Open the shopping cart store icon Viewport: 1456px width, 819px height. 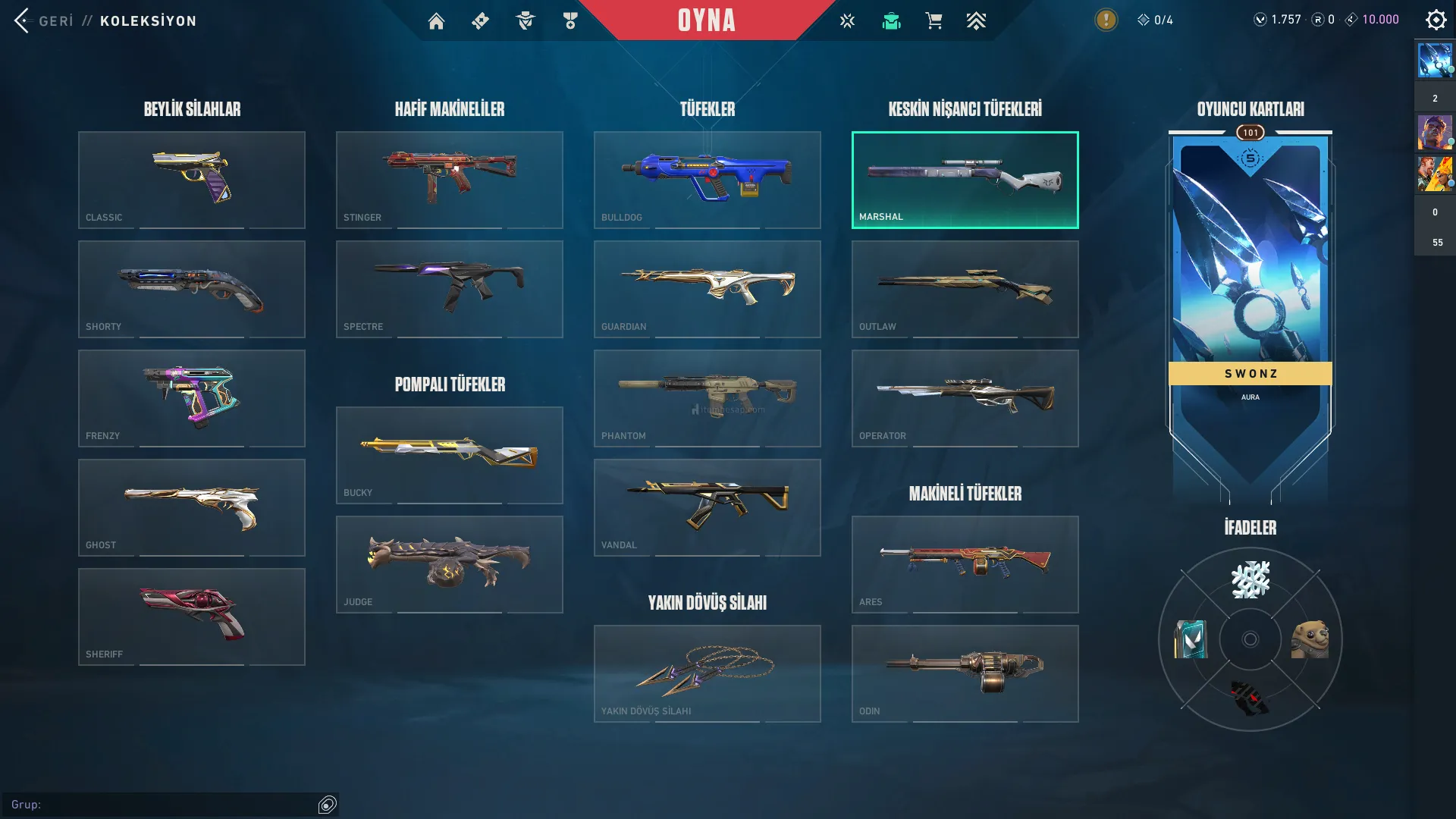934,21
